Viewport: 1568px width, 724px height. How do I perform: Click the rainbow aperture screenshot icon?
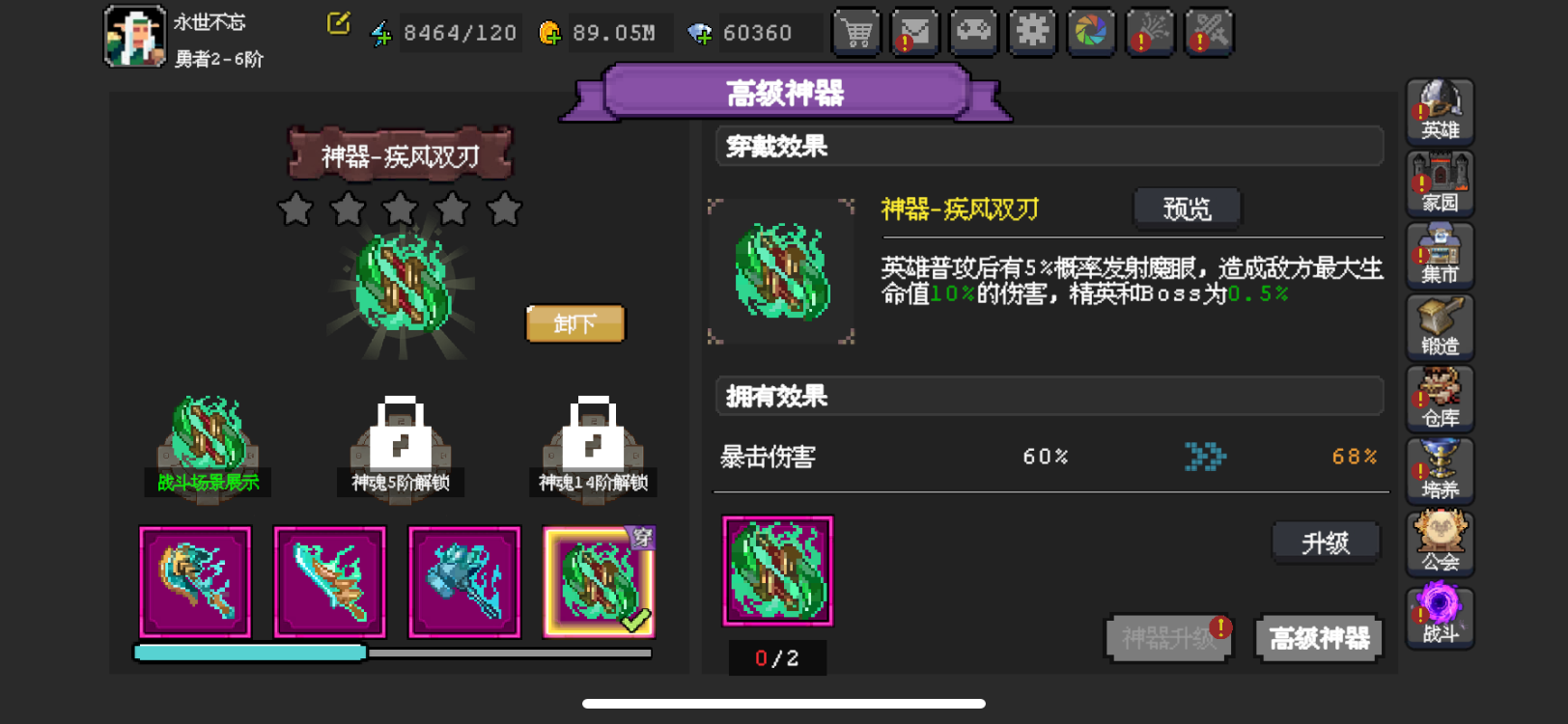pos(1091,32)
